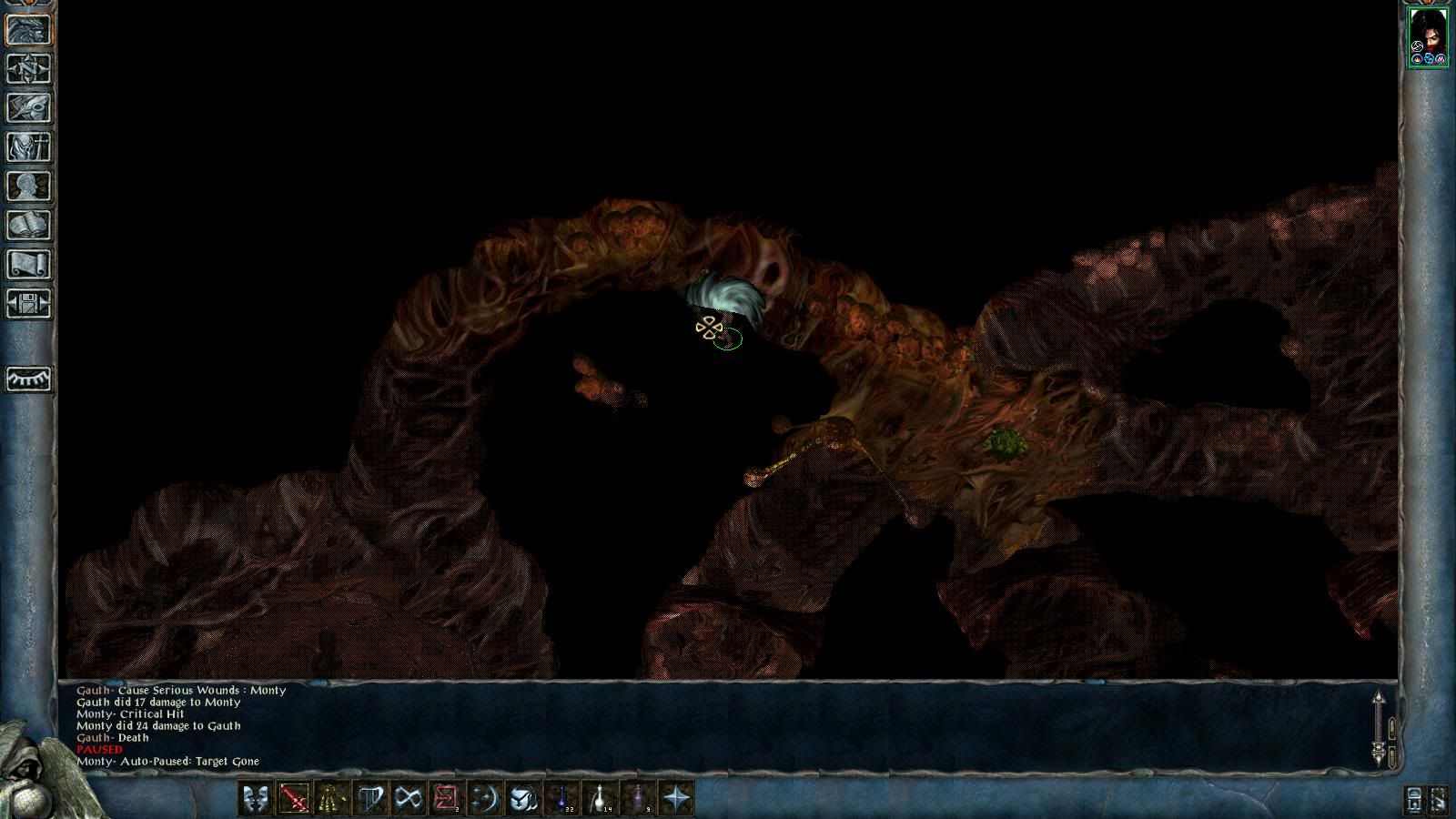Screen dimensions: 1456x819
Task: Open the priest scroll (parchment icon)
Action: point(29,265)
